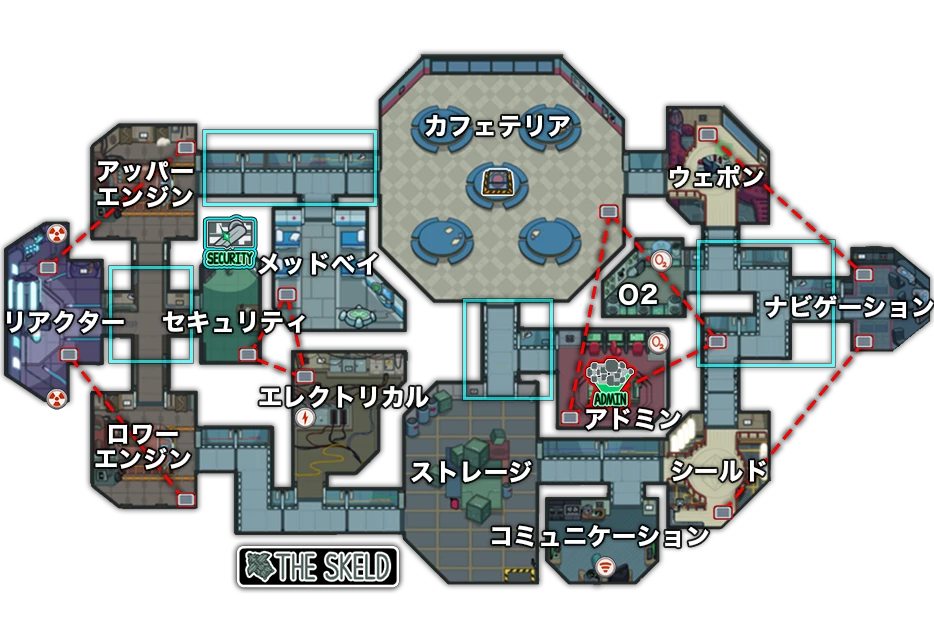Select the カフェテリア room label
The height and width of the screenshot is (637, 934).
point(497,126)
